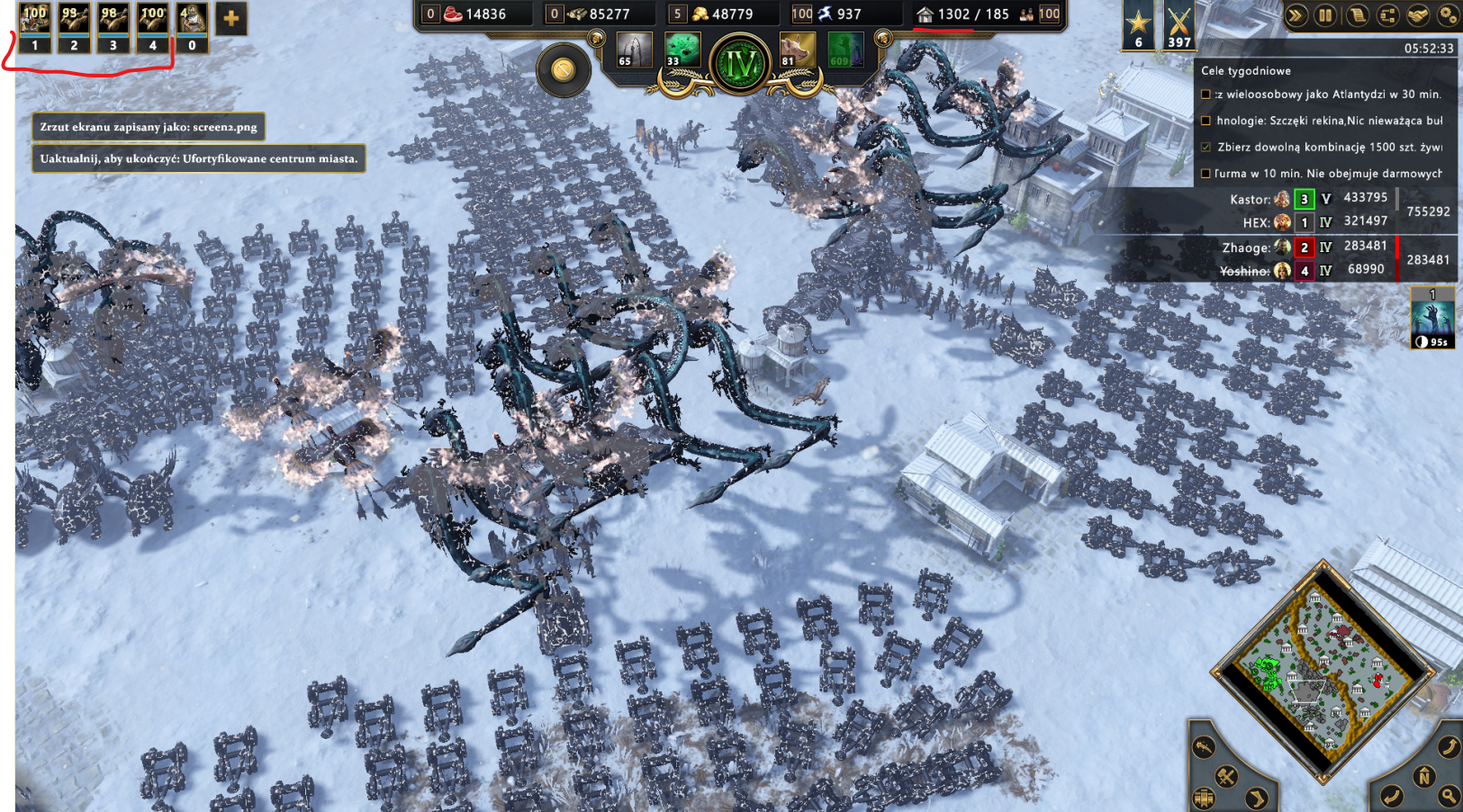Toggle fast-forward game speed
The width and height of the screenshot is (1463, 812).
1296,15
